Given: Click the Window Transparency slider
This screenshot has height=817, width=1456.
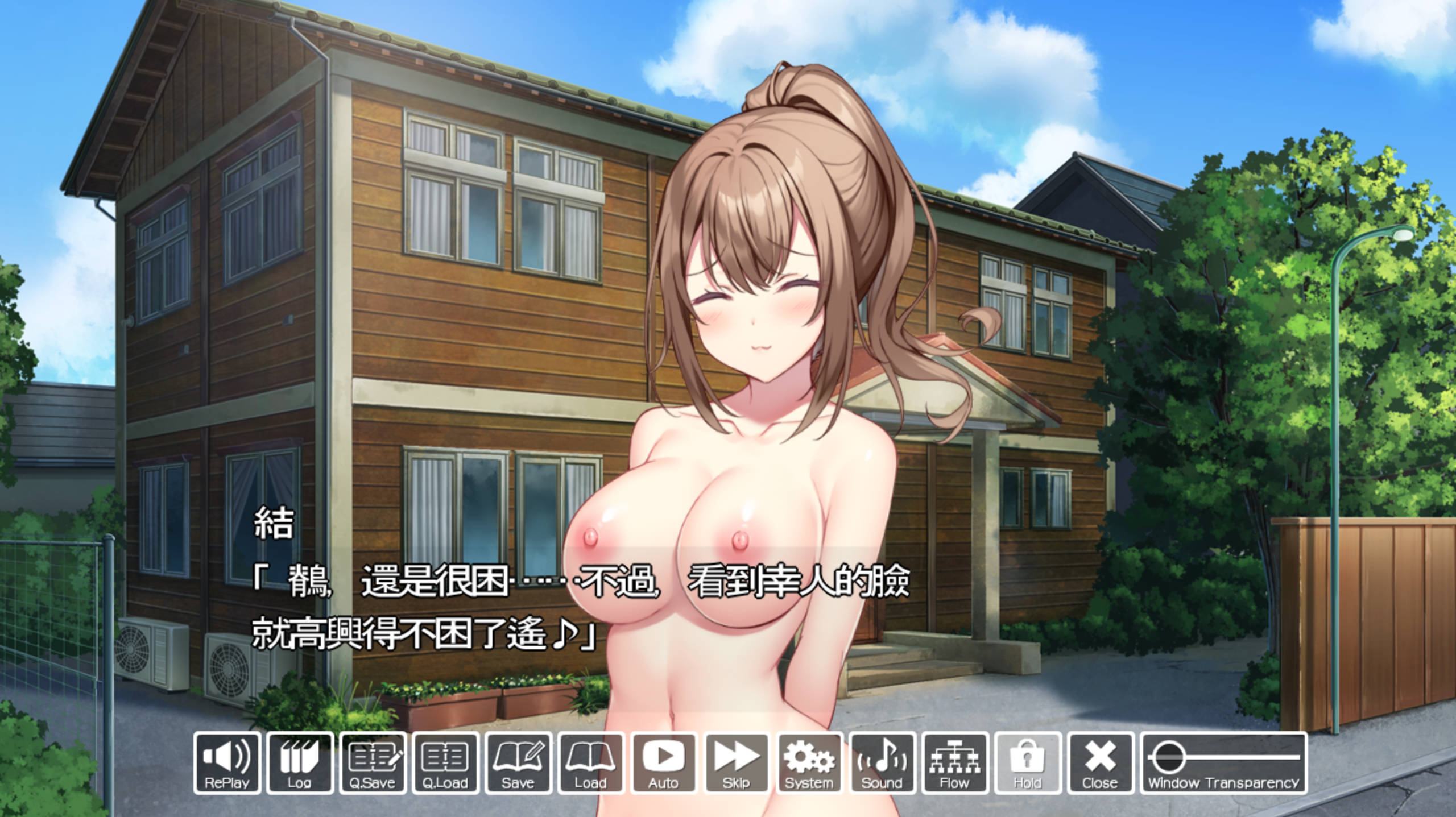Looking at the screenshot, I should [1224, 757].
